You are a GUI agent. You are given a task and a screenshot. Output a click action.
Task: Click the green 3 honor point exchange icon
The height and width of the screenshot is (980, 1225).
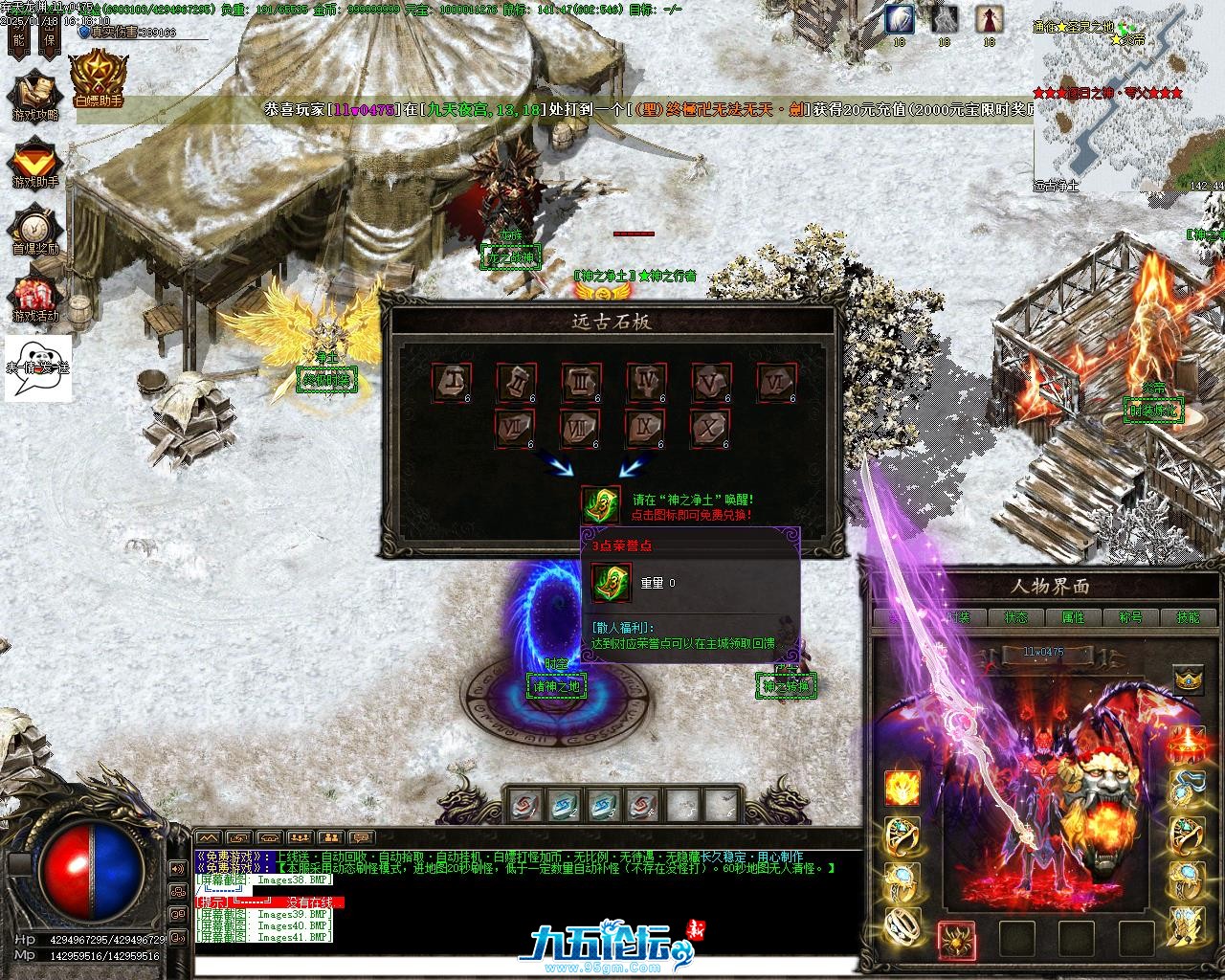(x=601, y=504)
